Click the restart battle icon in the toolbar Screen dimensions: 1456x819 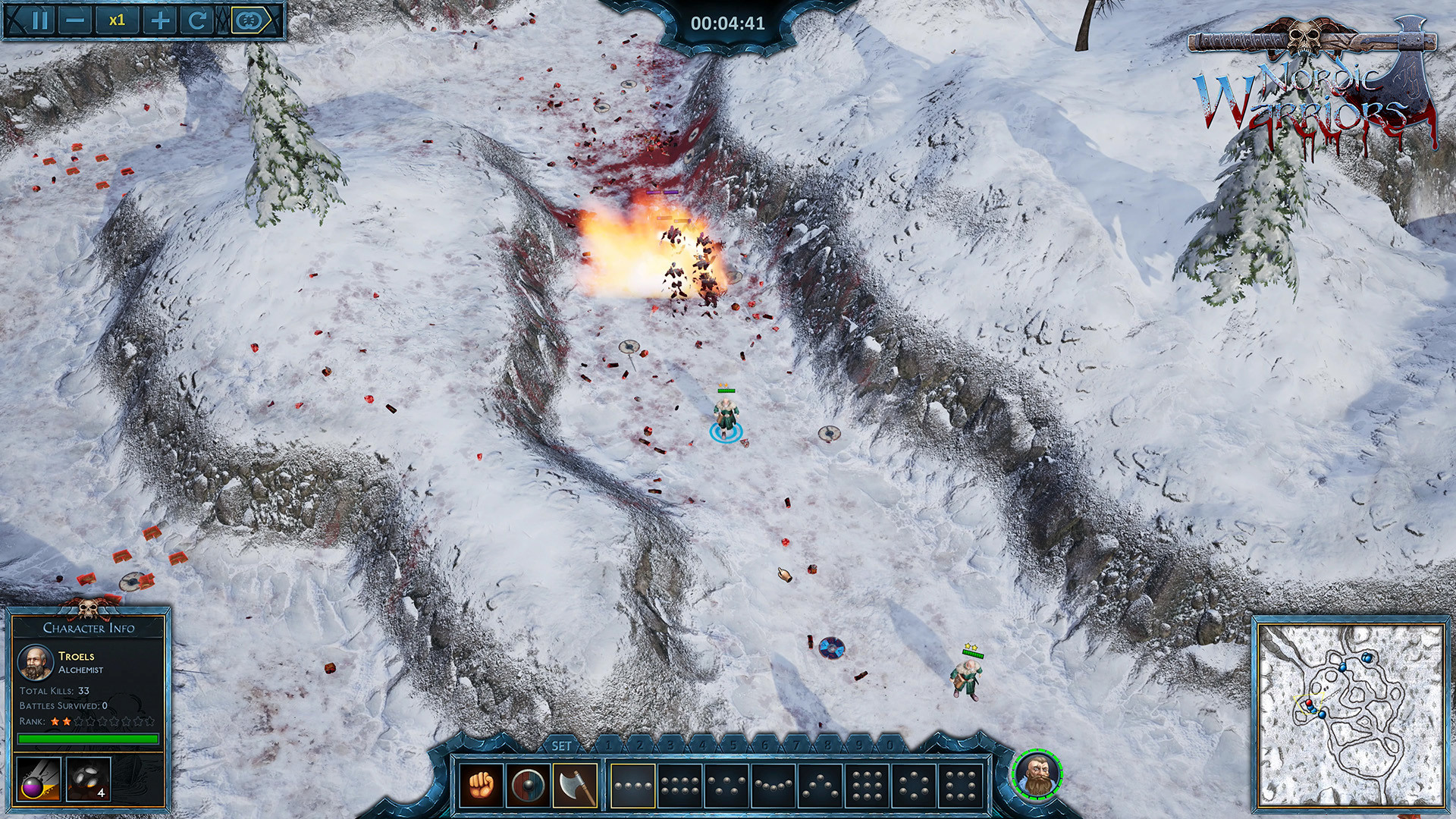[198, 20]
